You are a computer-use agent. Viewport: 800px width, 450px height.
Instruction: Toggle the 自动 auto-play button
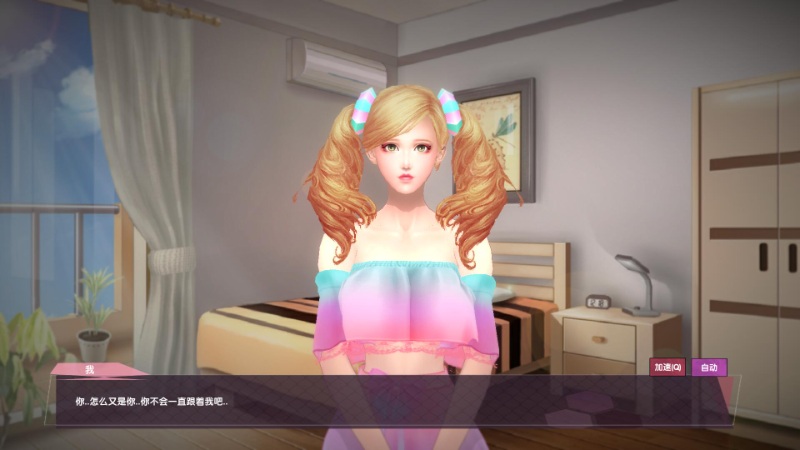pos(709,367)
